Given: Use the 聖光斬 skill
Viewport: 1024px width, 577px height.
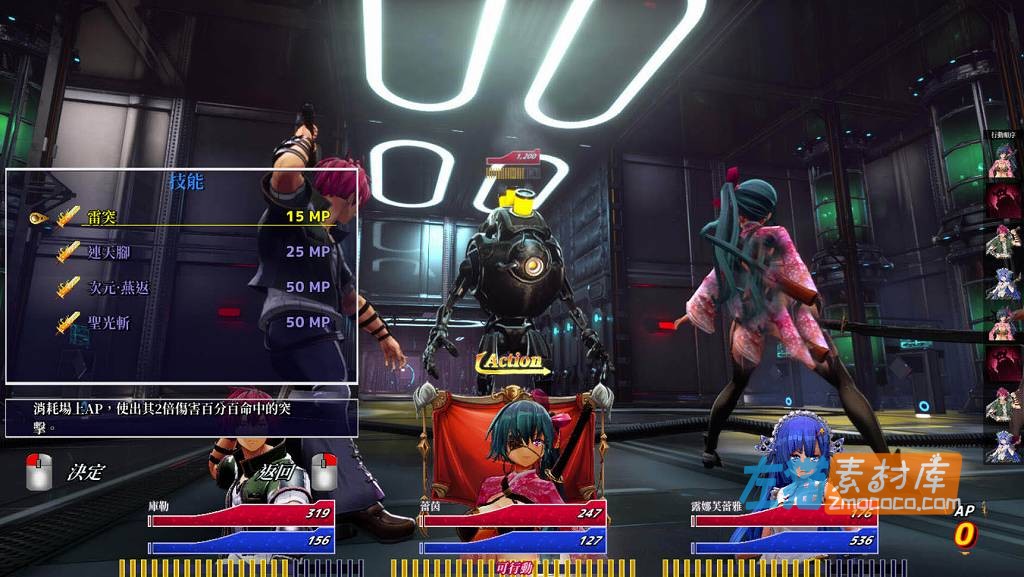Looking at the screenshot, I should tap(180, 322).
